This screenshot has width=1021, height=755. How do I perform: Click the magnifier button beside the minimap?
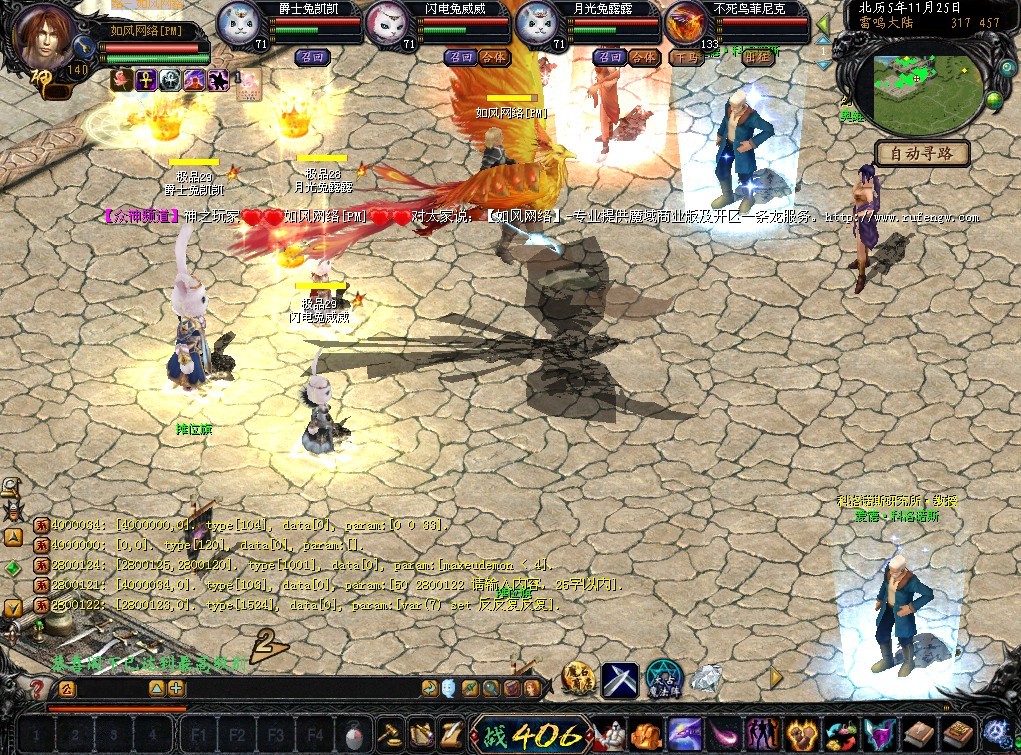[1005, 68]
